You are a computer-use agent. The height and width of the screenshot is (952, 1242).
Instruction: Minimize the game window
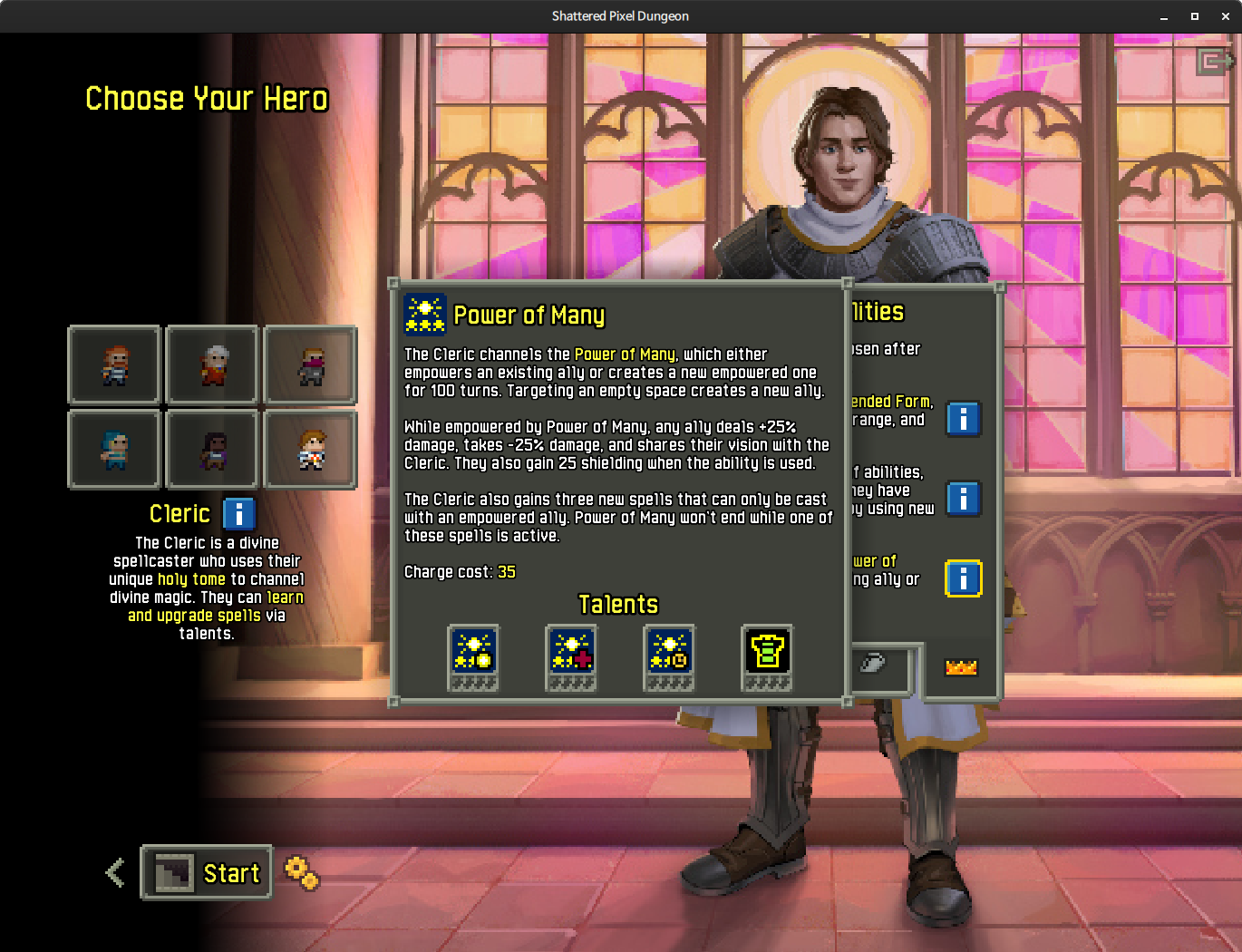[1164, 16]
